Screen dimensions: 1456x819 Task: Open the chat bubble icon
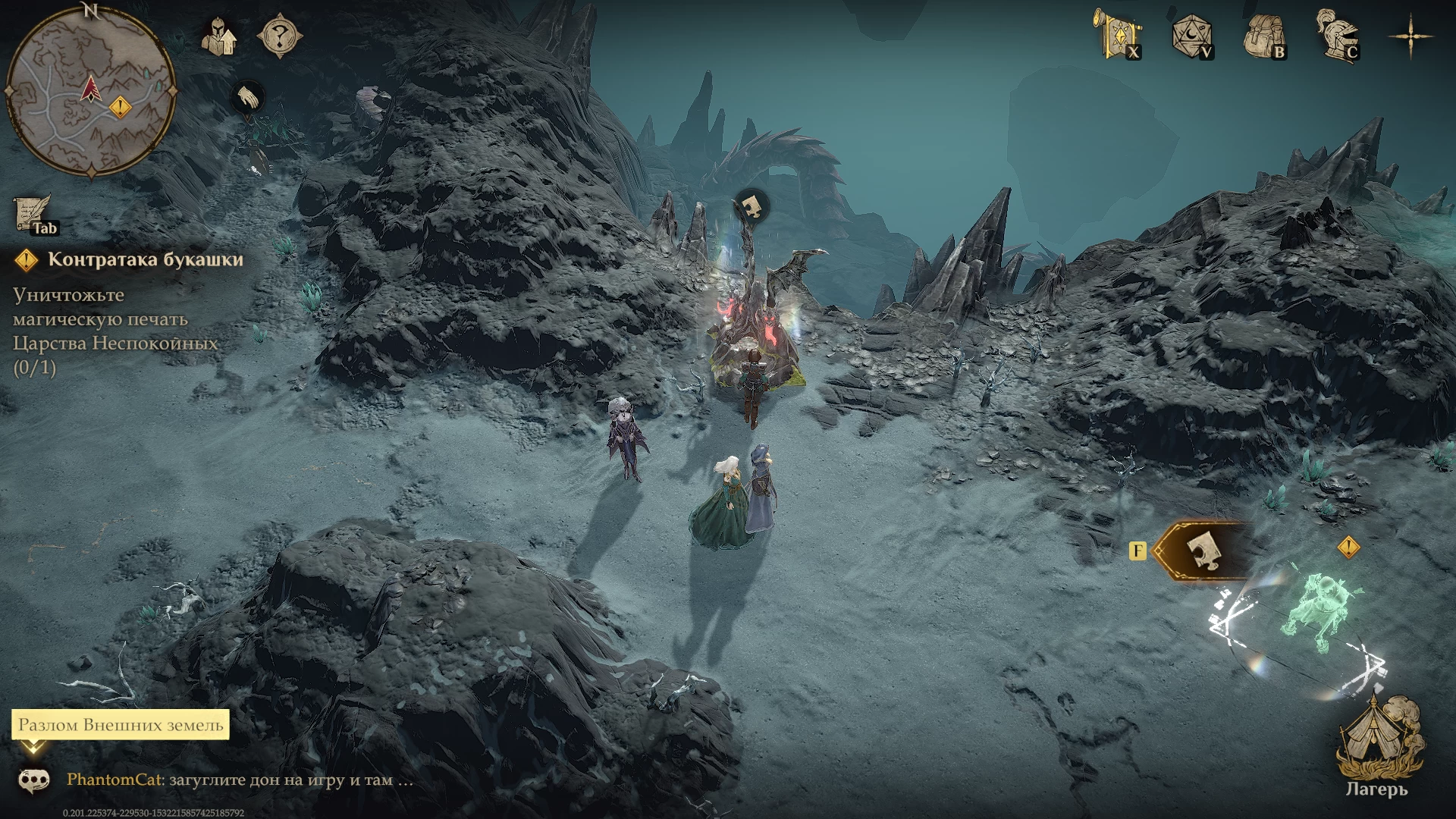34,780
